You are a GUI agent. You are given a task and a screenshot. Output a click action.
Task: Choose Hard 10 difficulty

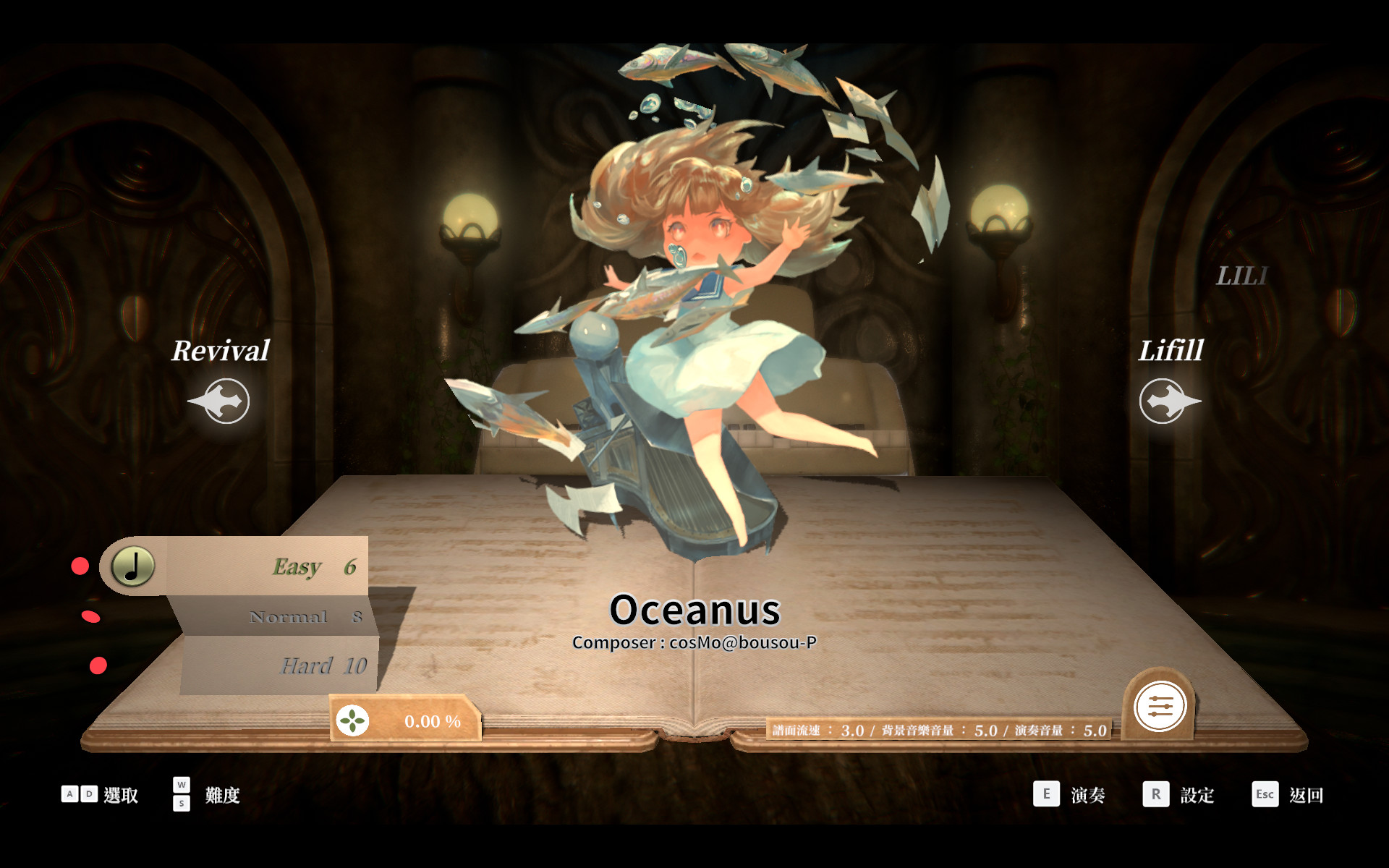click(323, 665)
